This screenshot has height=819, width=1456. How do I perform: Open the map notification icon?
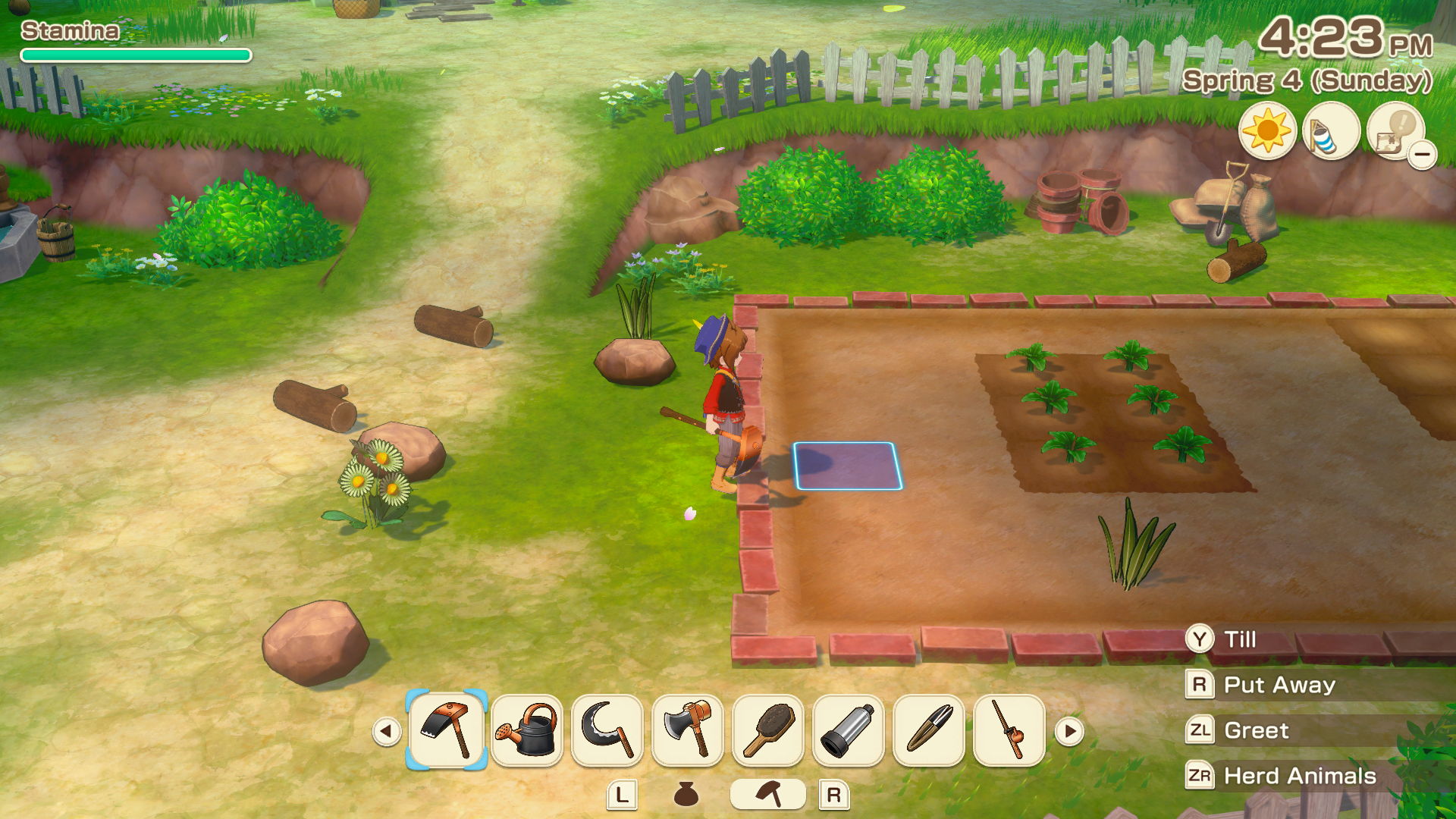point(1395,131)
